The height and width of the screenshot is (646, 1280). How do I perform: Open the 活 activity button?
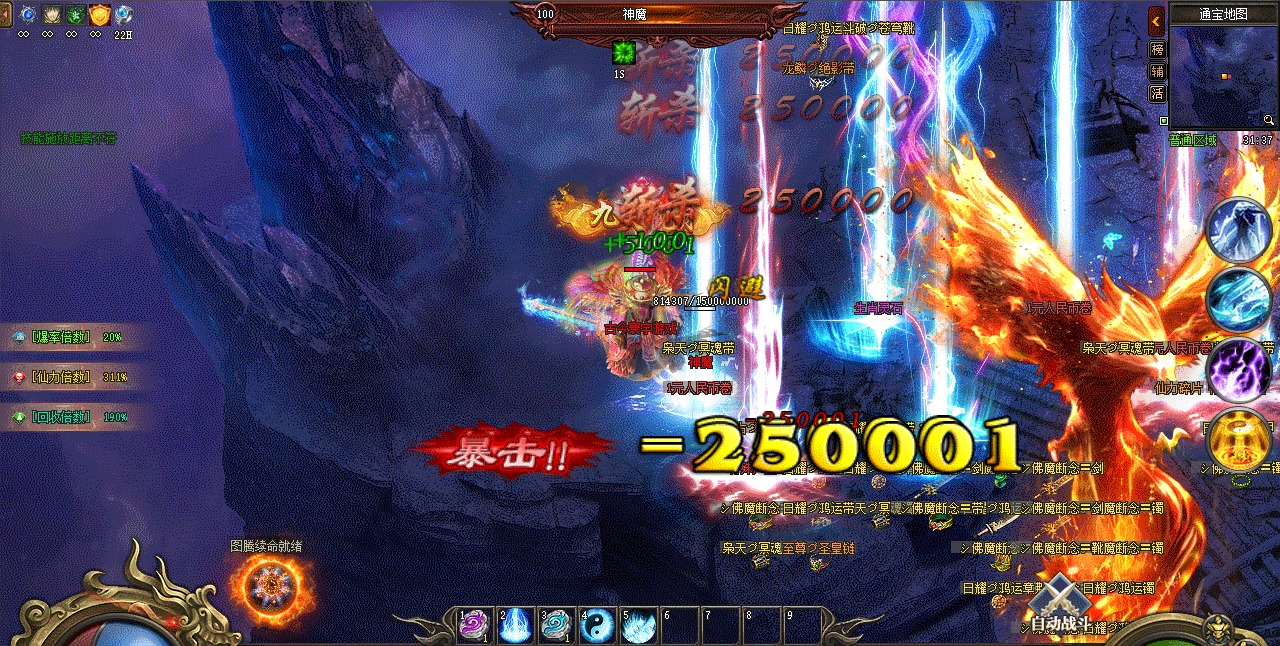(x=1157, y=94)
